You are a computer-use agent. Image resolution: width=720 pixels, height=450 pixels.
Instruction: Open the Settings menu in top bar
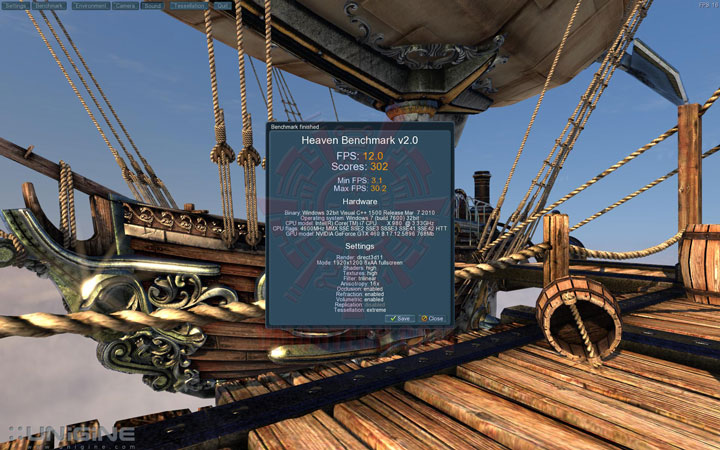[16, 5]
